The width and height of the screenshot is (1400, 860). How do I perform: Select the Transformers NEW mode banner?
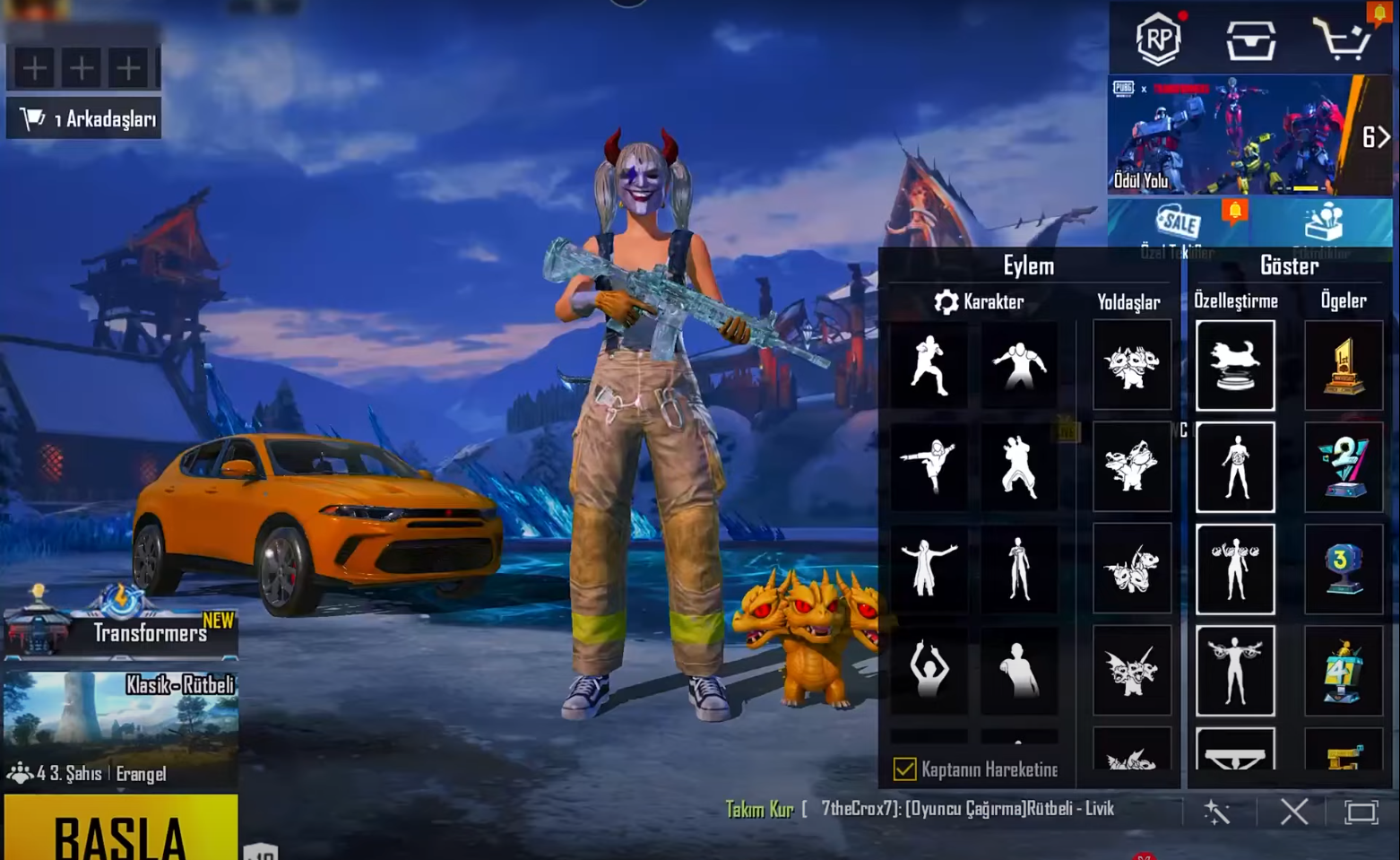(121, 628)
